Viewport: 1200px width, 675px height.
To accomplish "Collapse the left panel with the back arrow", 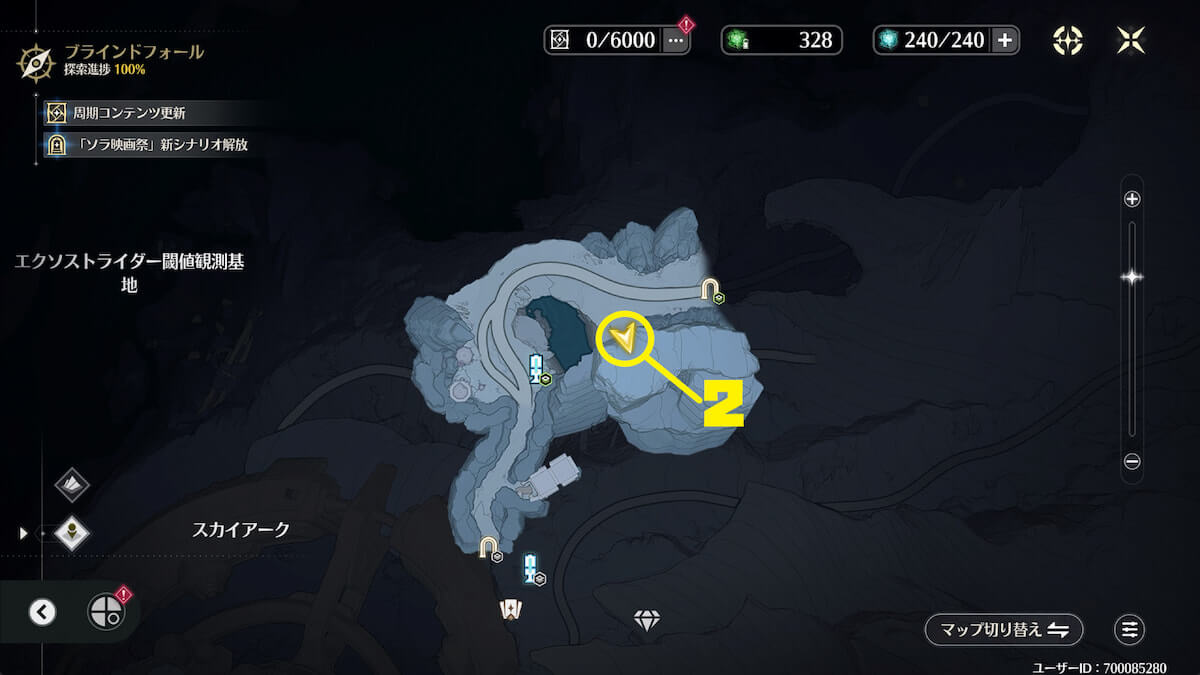I will click(42, 611).
